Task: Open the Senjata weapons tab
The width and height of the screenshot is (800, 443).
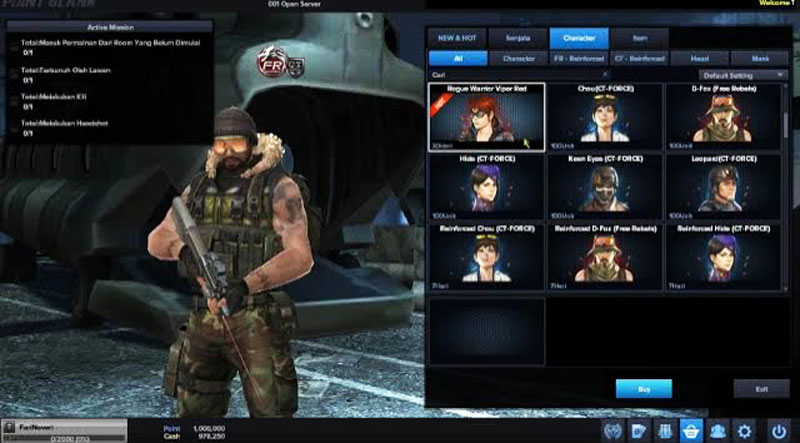Action: [x=517, y=39]
